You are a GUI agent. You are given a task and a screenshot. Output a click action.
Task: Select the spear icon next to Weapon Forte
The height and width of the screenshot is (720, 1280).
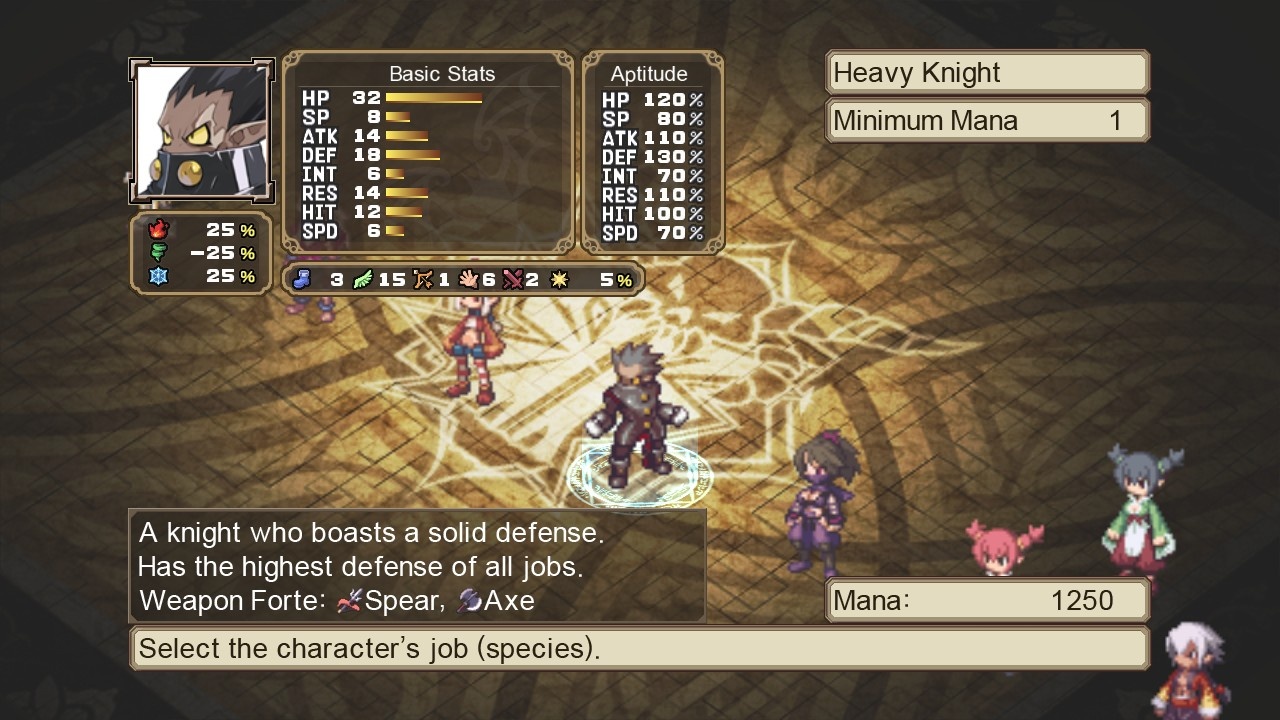coord(349,601)
